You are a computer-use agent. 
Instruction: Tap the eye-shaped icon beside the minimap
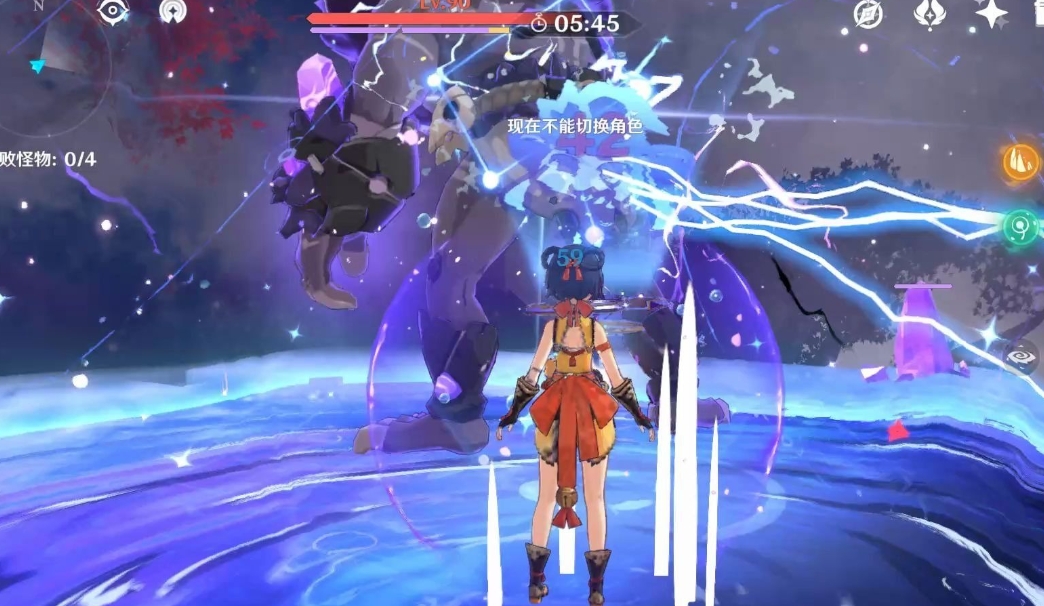coord(113,12)
